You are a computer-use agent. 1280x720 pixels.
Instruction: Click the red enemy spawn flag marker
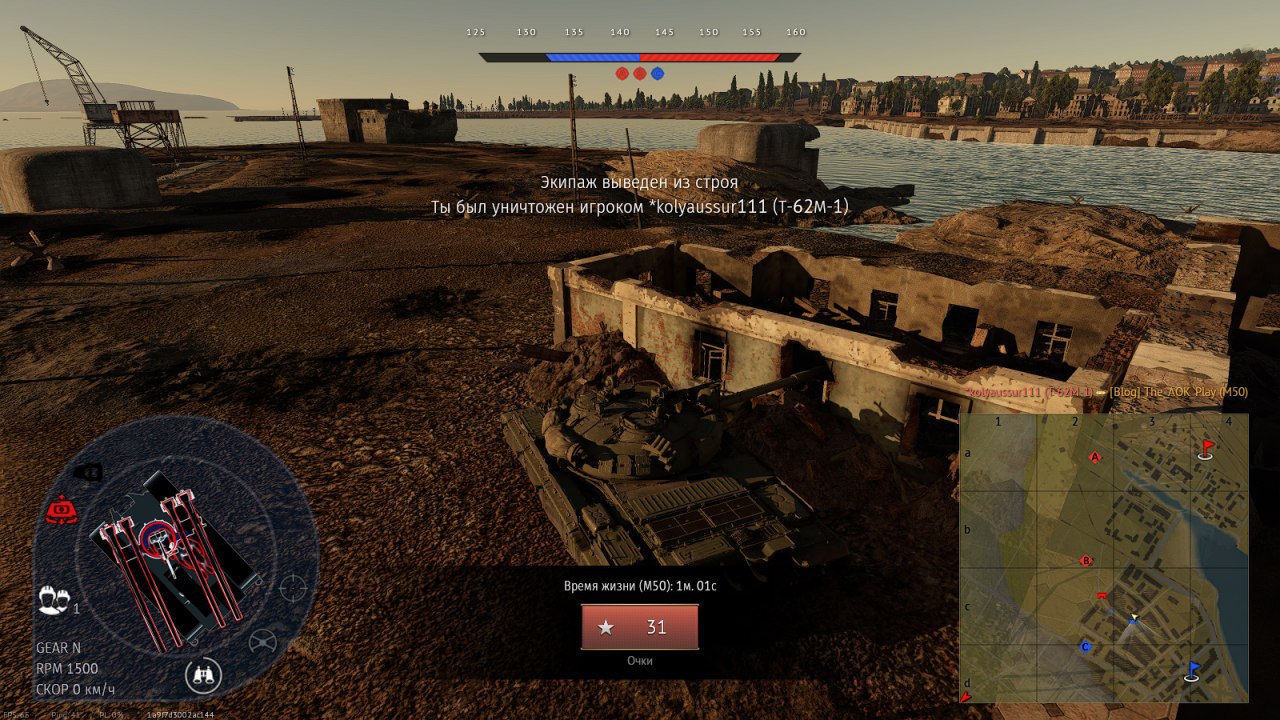[1206, 448]
